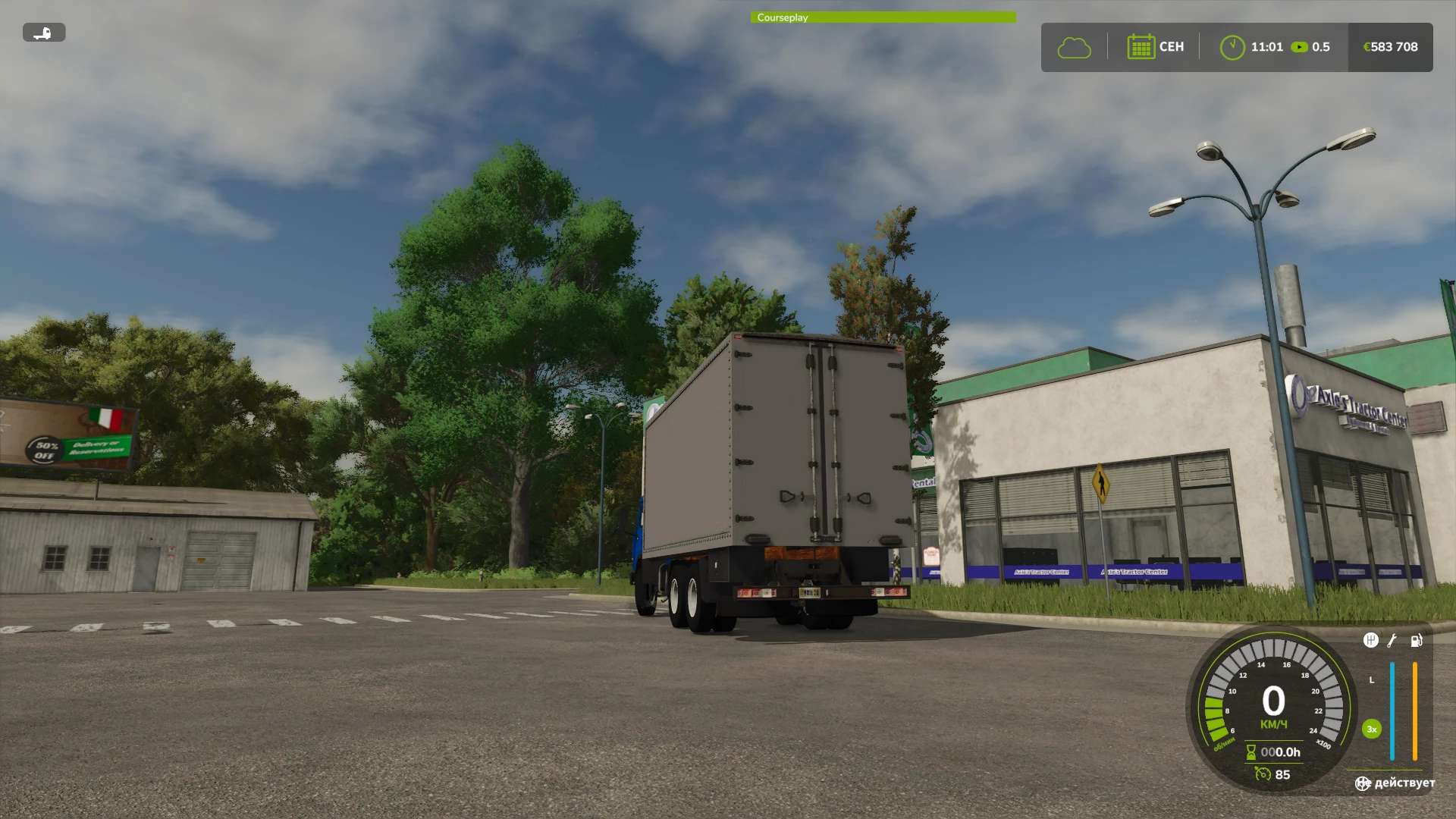Open the weather cloud icon
Viewport: 1456px width, 819px height.
coord(1074,48)
